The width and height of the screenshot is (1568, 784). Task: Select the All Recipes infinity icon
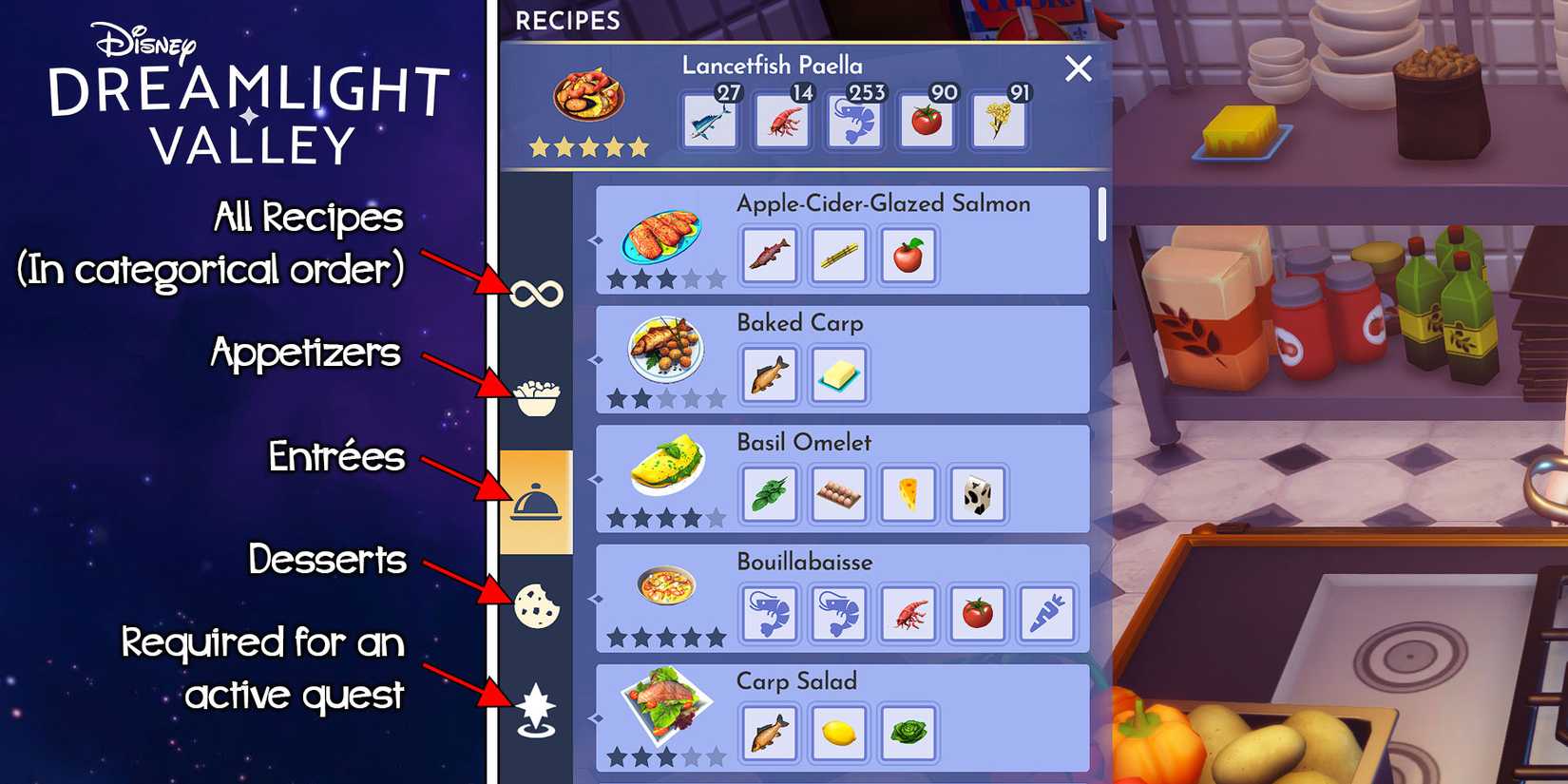(535, 292)
